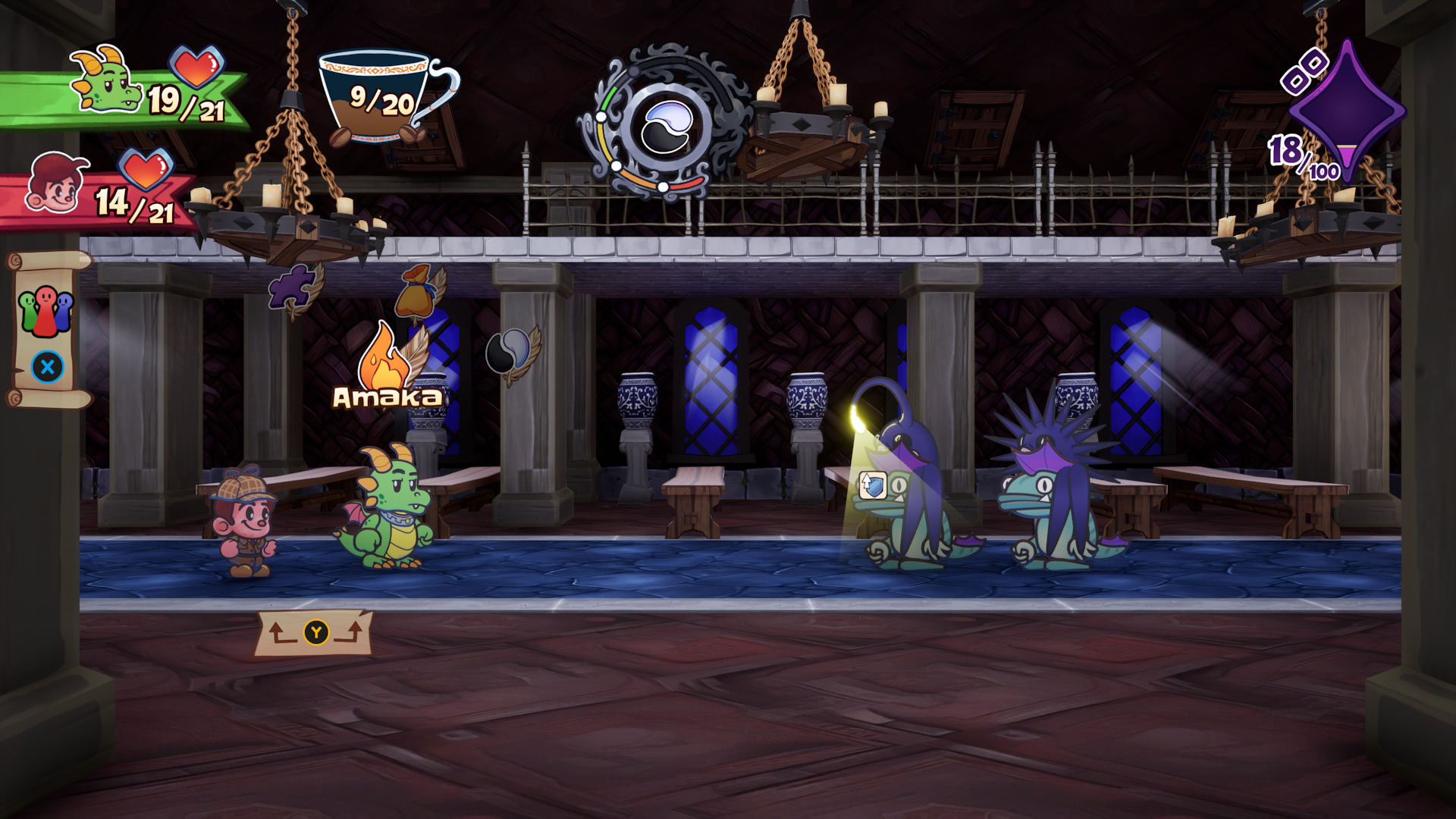Click the swap arrows parchment sign

pos(315,632)
